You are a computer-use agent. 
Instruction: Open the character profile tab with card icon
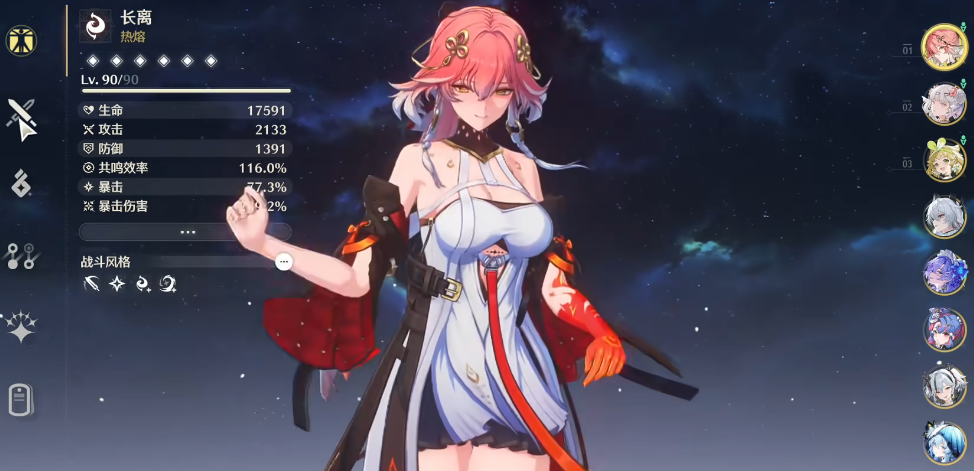[x=21, y=399]
